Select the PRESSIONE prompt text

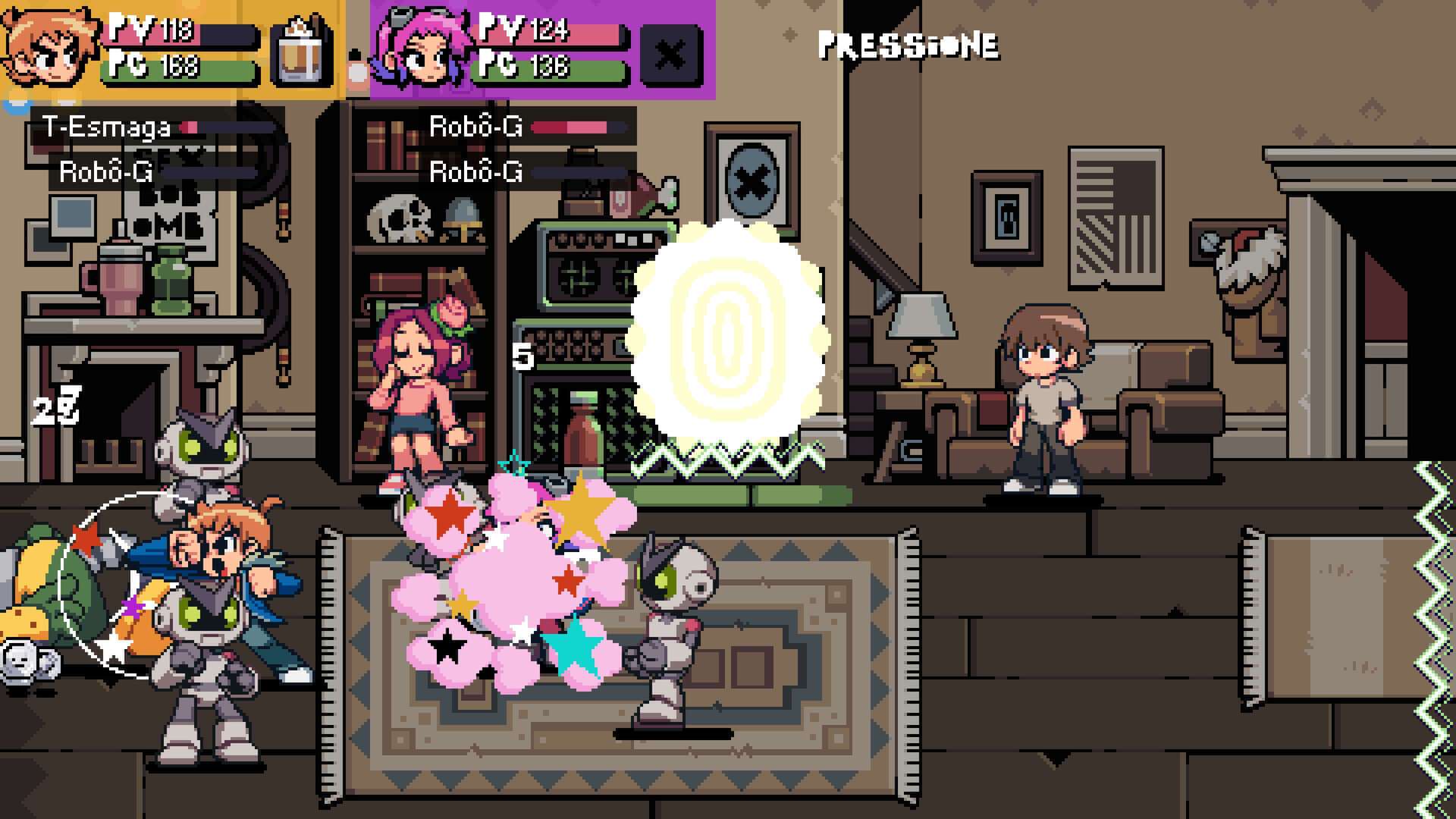tap(906, 45)
